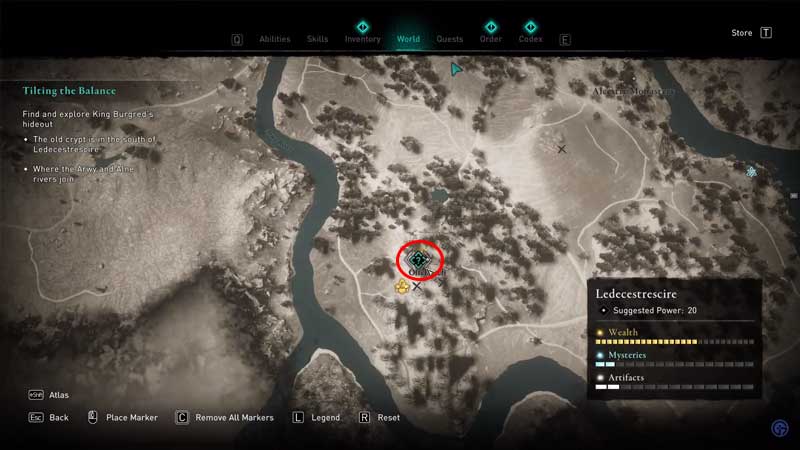Click the quest marker inside the red circle

click(420, 261)
